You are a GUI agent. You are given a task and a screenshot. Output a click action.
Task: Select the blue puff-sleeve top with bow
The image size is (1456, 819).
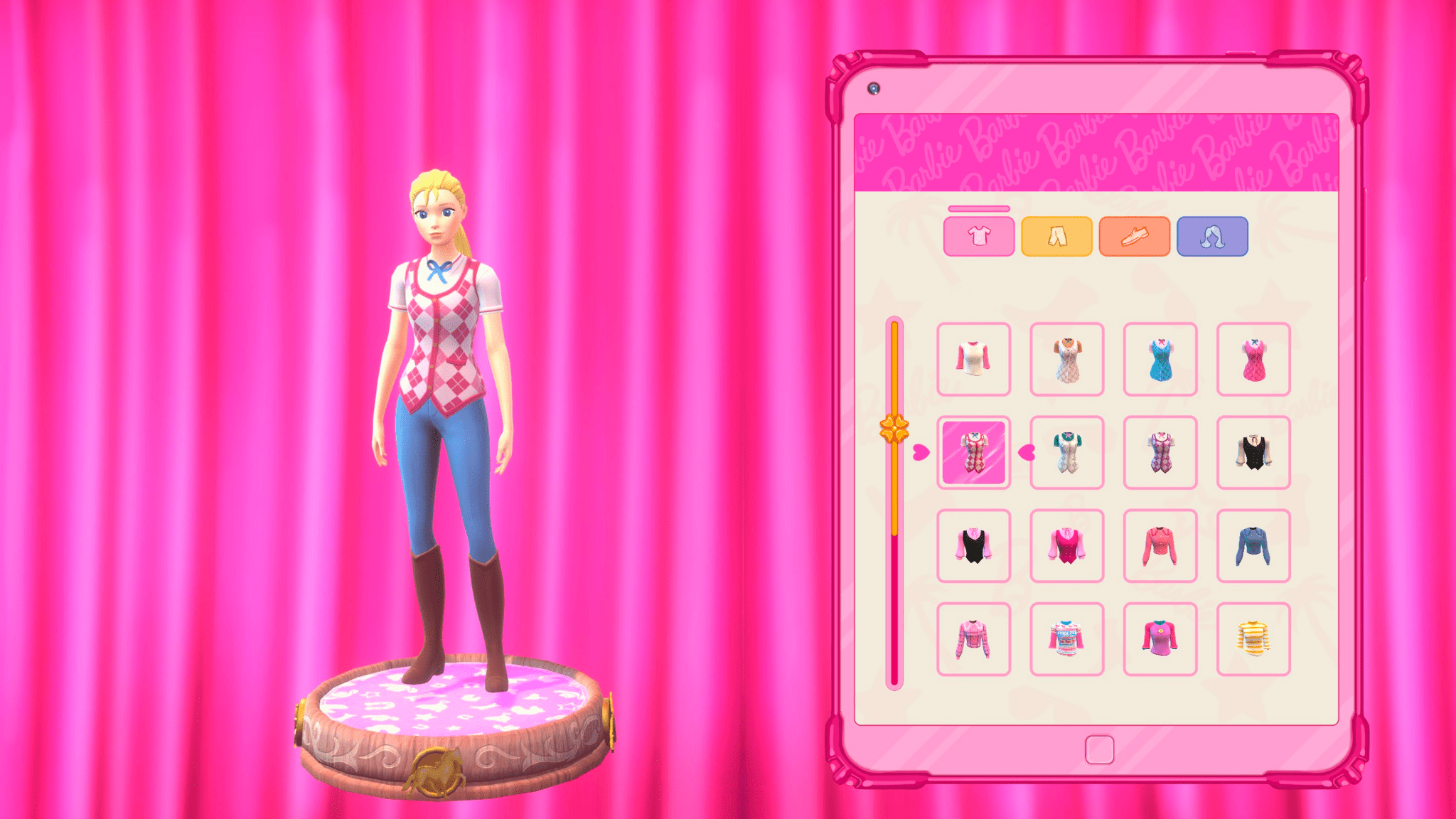[x=1160, y=359]
